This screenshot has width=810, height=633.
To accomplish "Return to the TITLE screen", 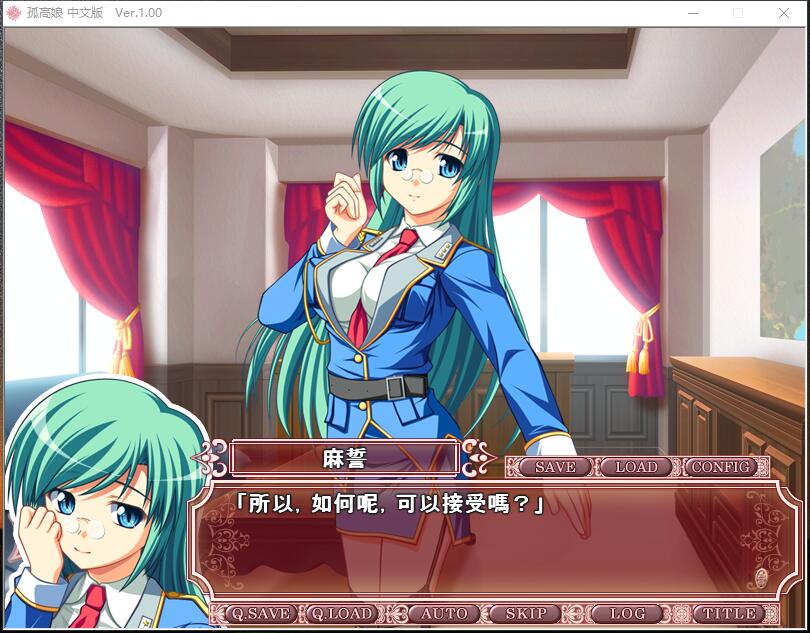I will (x=730, y=614).
